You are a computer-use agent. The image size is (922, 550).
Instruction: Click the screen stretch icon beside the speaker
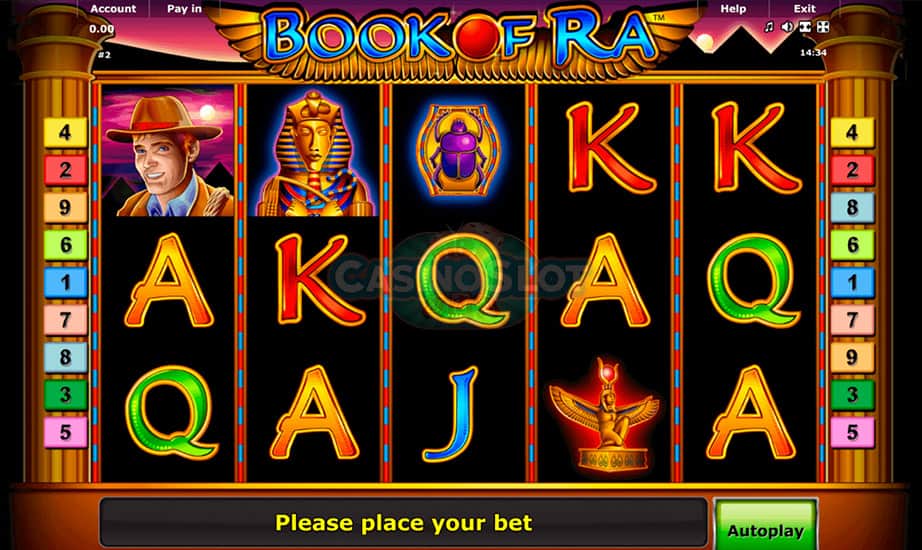pyautogui.click(x=804, y=27)
